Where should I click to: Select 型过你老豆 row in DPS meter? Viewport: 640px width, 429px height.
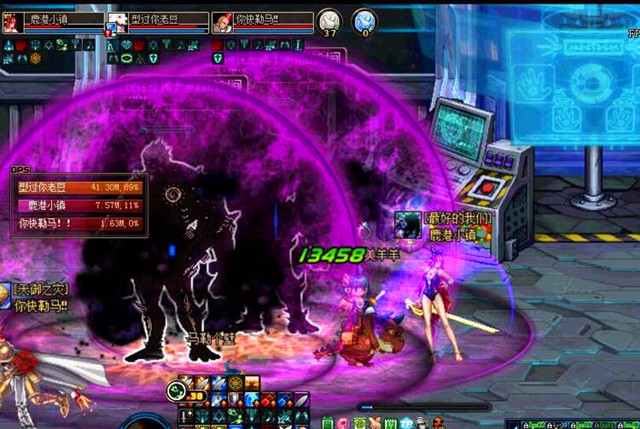click(80, 187)
